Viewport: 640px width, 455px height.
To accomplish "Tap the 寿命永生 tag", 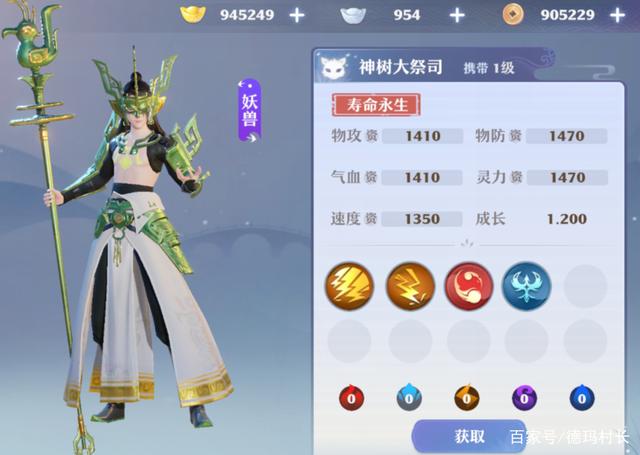I will (x=377, y=104).
